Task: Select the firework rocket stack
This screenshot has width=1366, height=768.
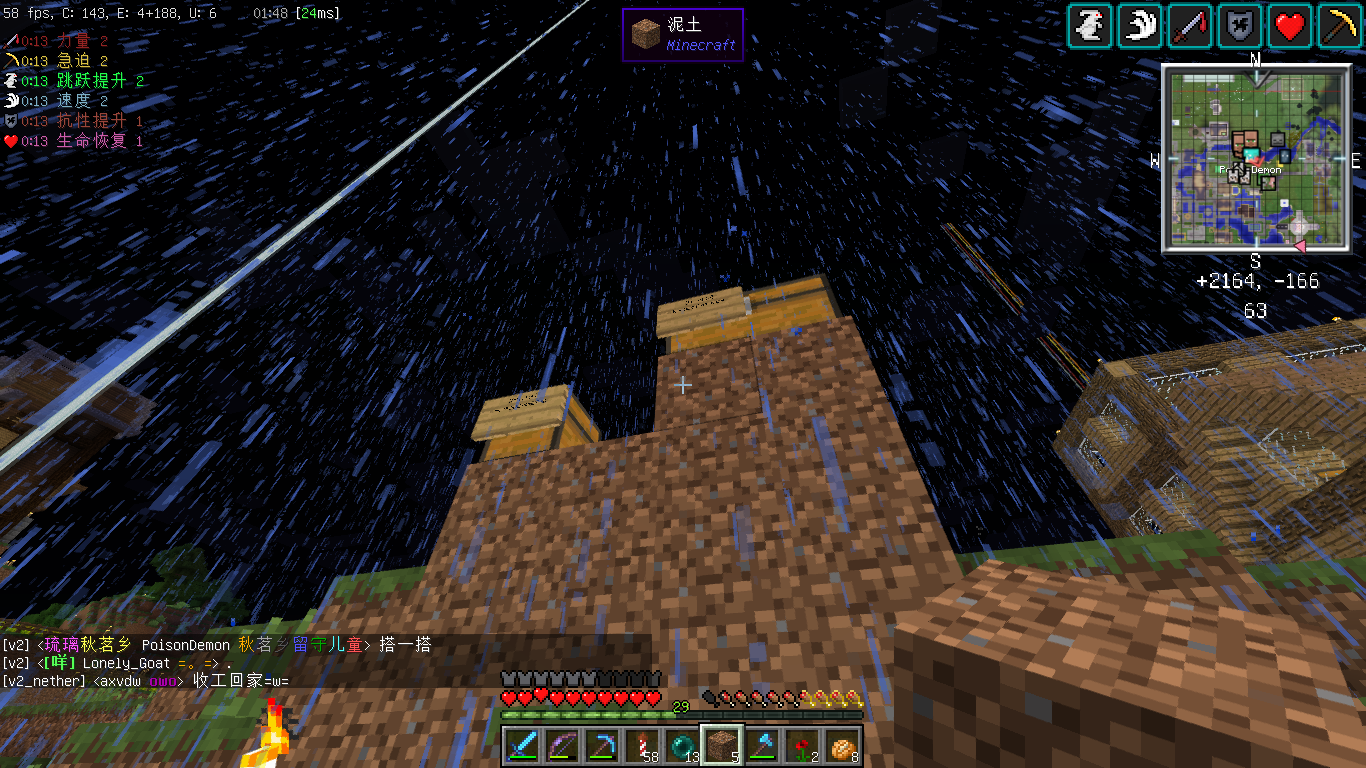Action: (x=642, y=746)
